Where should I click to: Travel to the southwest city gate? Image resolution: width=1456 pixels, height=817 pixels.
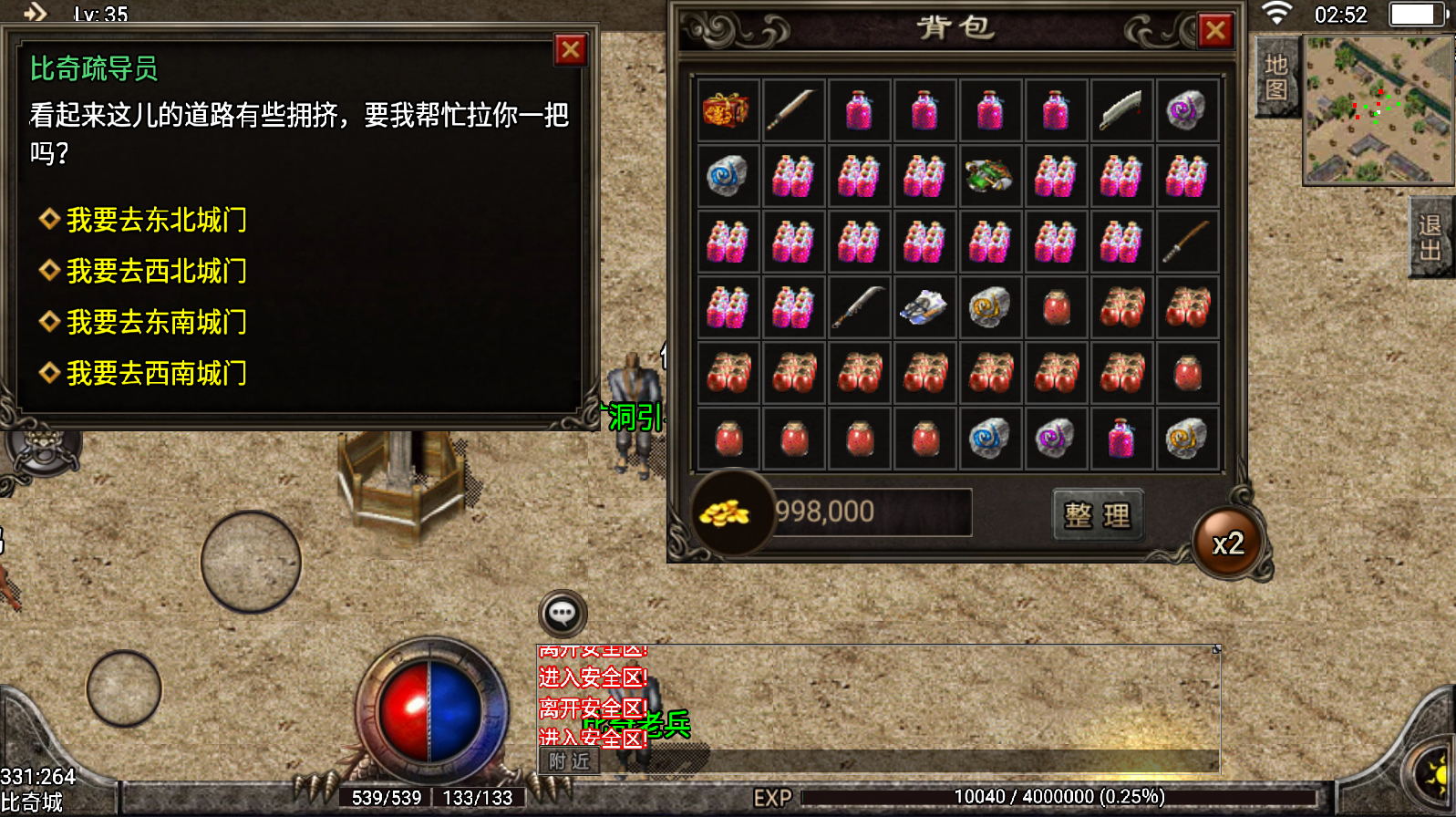click(156, 373)
